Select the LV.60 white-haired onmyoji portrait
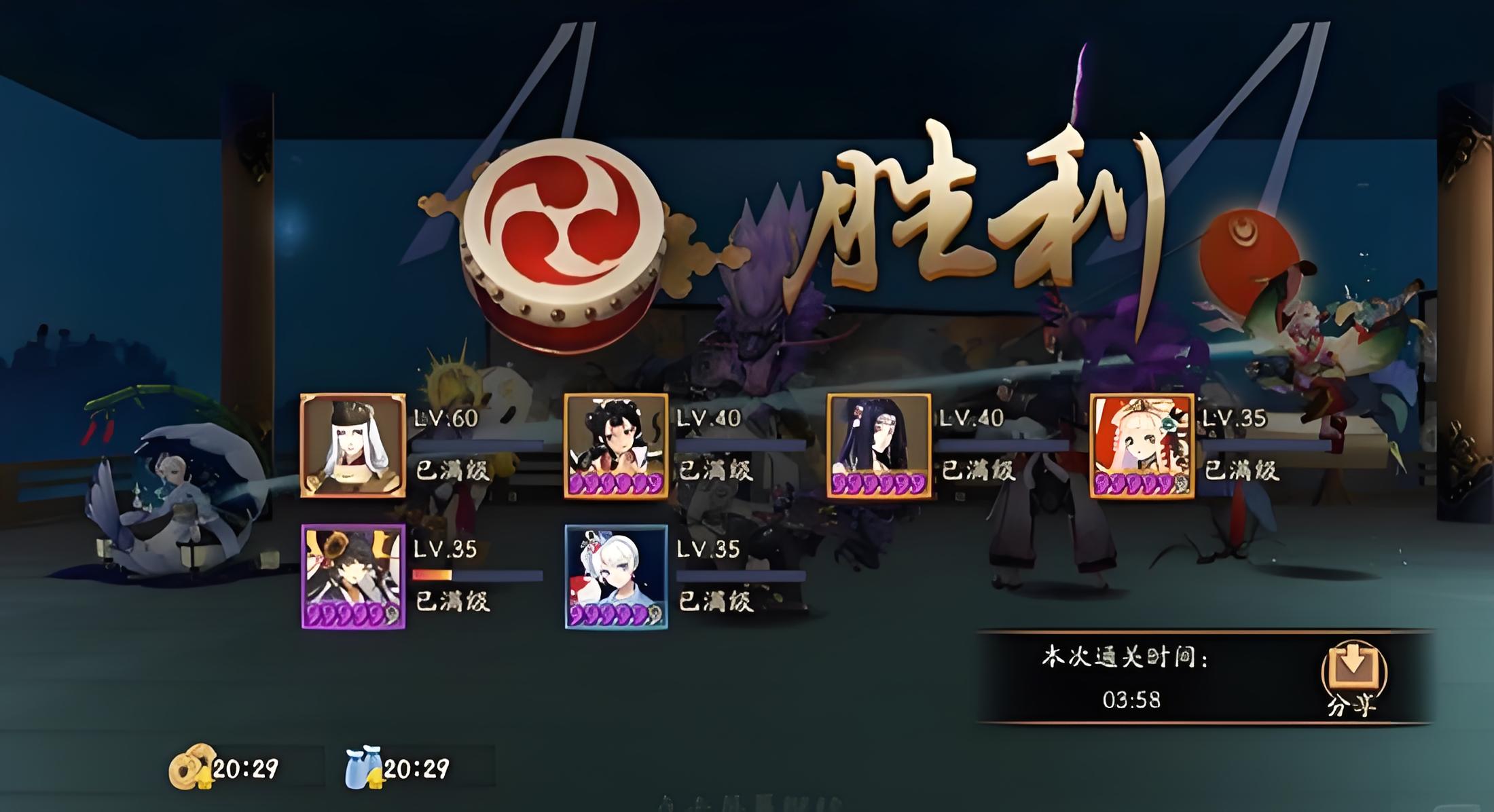The width and height of the screenshot is (1494, 812). 353,445
